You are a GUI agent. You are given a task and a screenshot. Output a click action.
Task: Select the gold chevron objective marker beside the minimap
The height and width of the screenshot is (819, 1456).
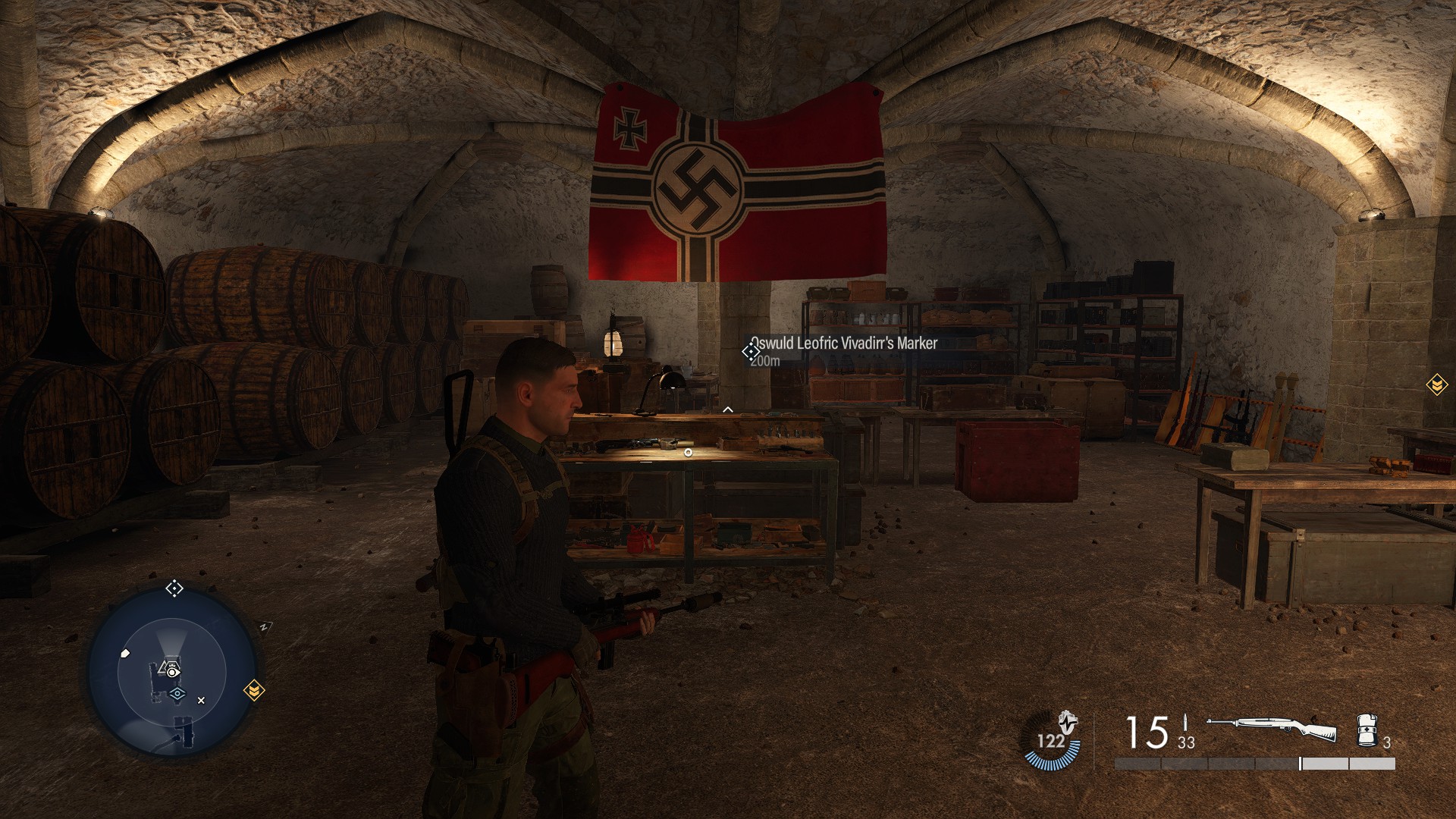coord(254,690)
